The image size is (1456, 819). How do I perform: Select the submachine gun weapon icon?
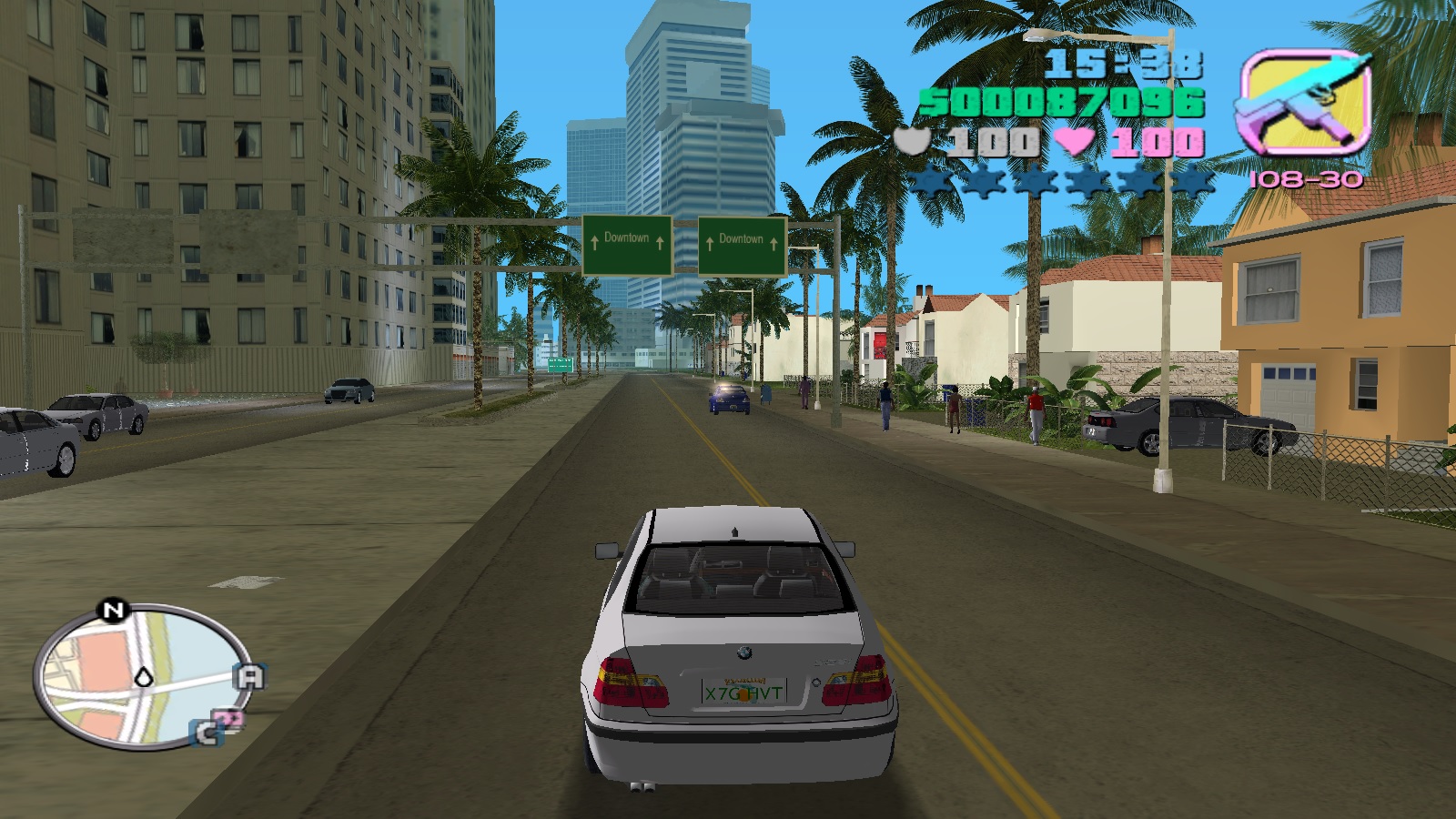(1304, 102)
